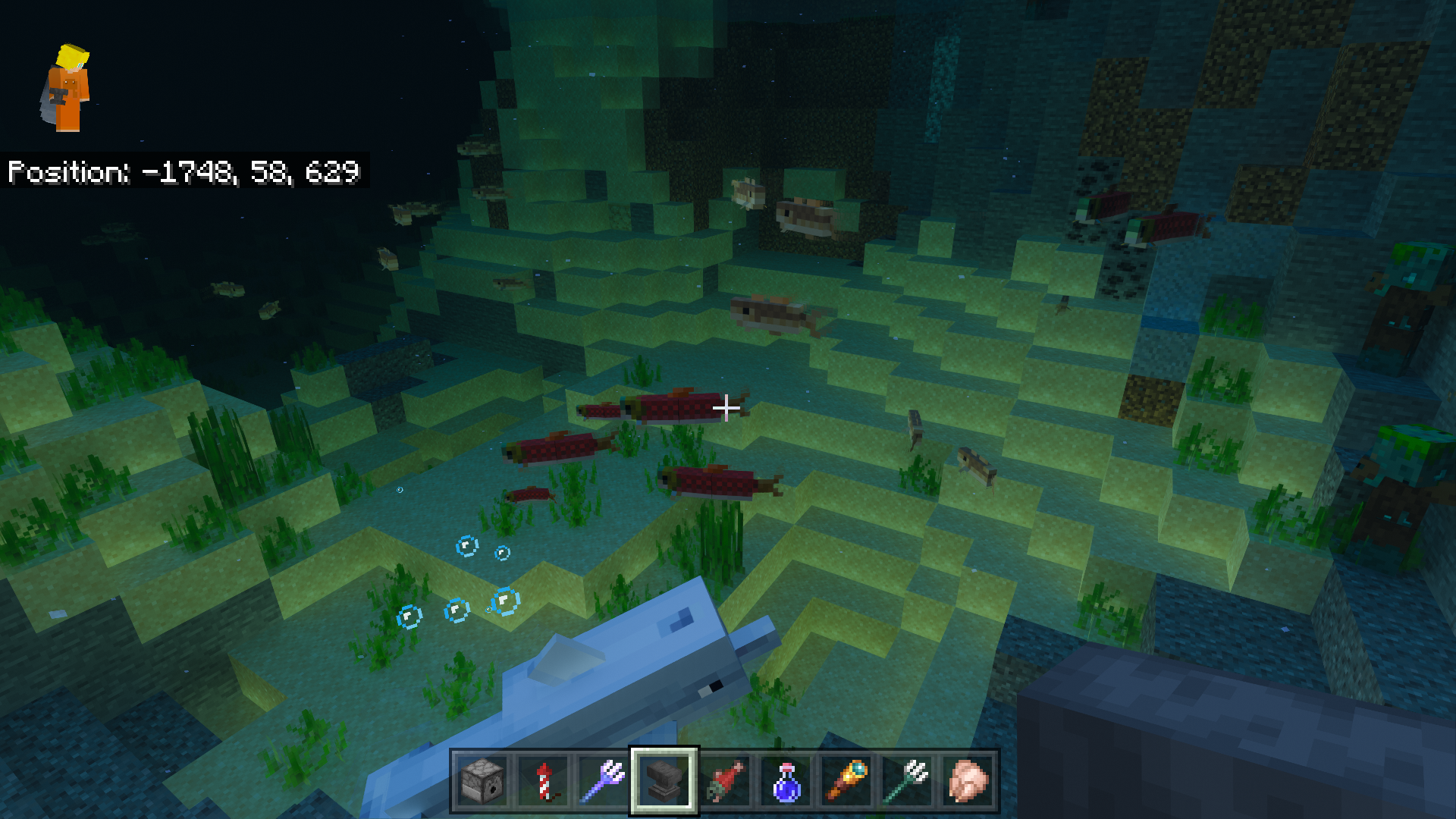Click the highlighted anvil hotbar slot

pos(664,781)
